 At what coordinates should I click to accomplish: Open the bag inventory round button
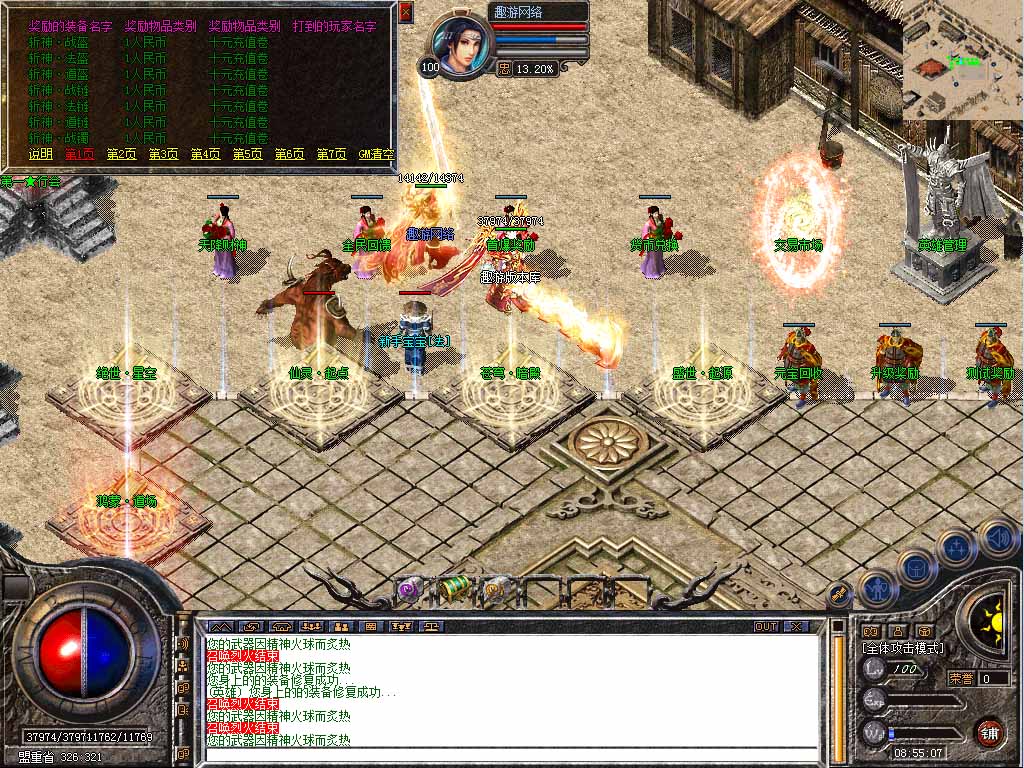917,569
